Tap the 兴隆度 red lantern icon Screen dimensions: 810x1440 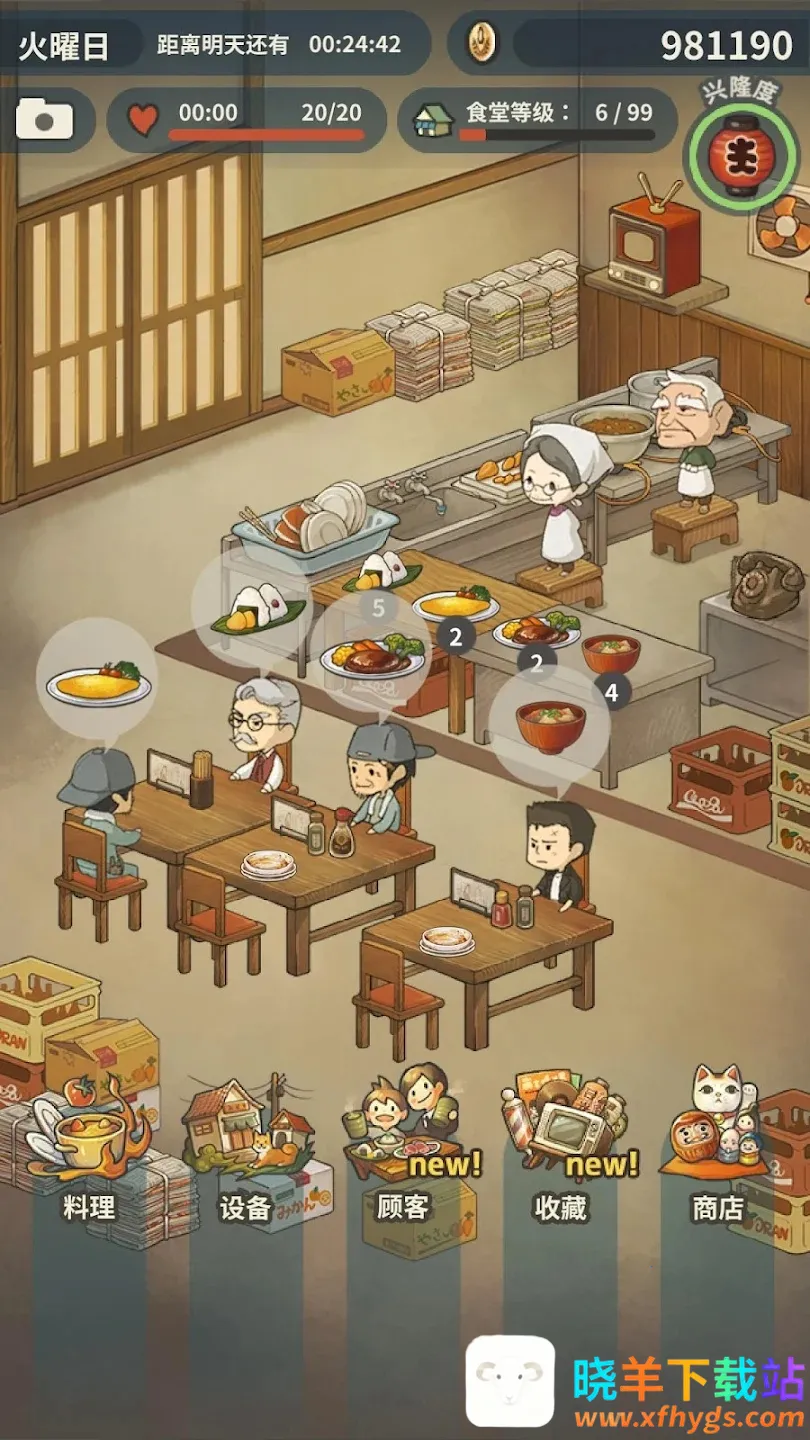click(x=742, y=157)
